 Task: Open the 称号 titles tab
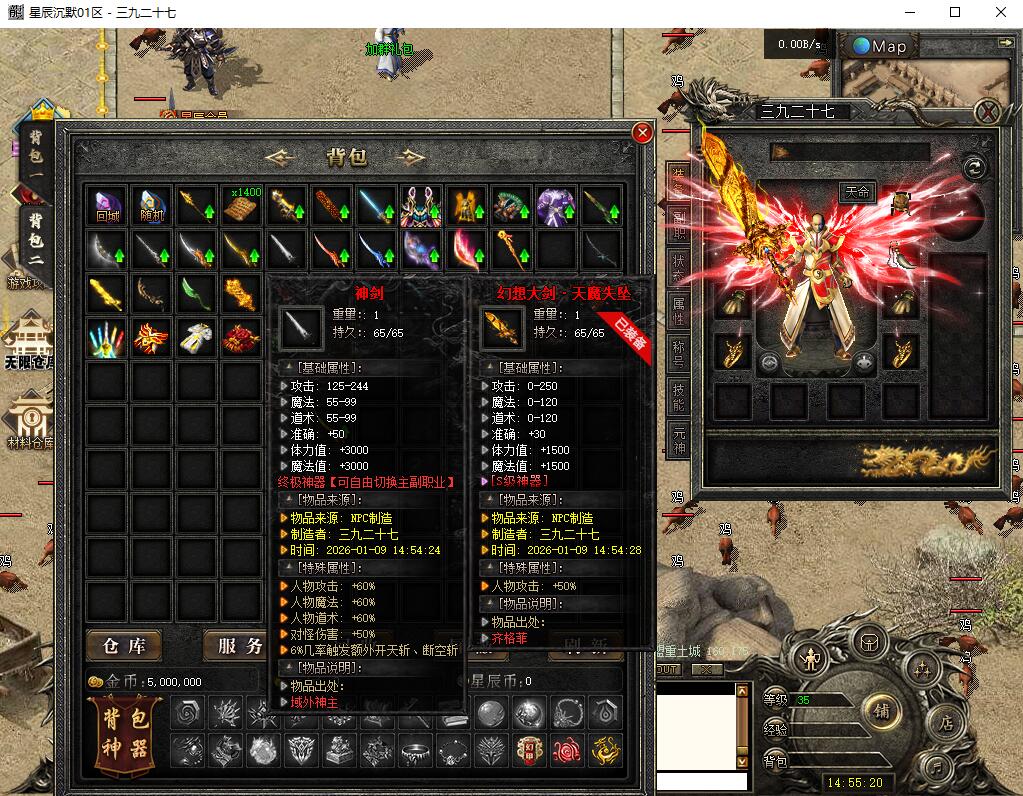pyautogui.click(x=679, y=352)
